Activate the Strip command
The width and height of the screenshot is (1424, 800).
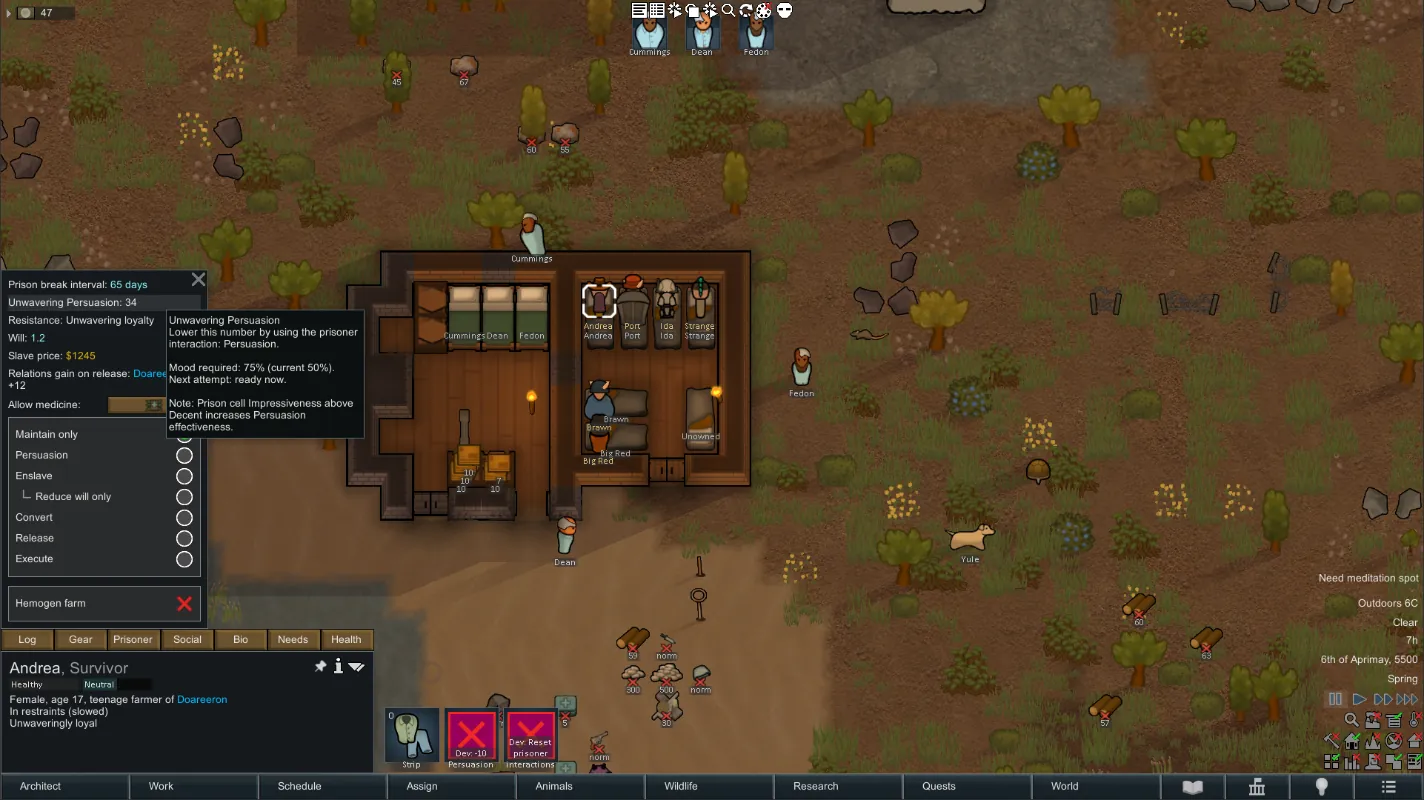point(412,735)
